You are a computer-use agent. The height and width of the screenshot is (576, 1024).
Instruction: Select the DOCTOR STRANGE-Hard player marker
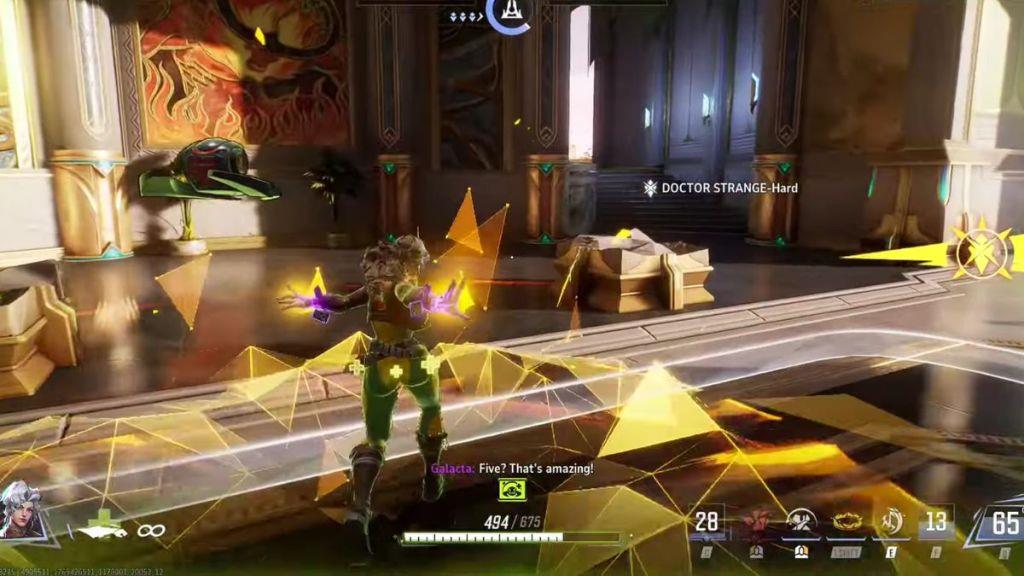click(x=720, y=187)
